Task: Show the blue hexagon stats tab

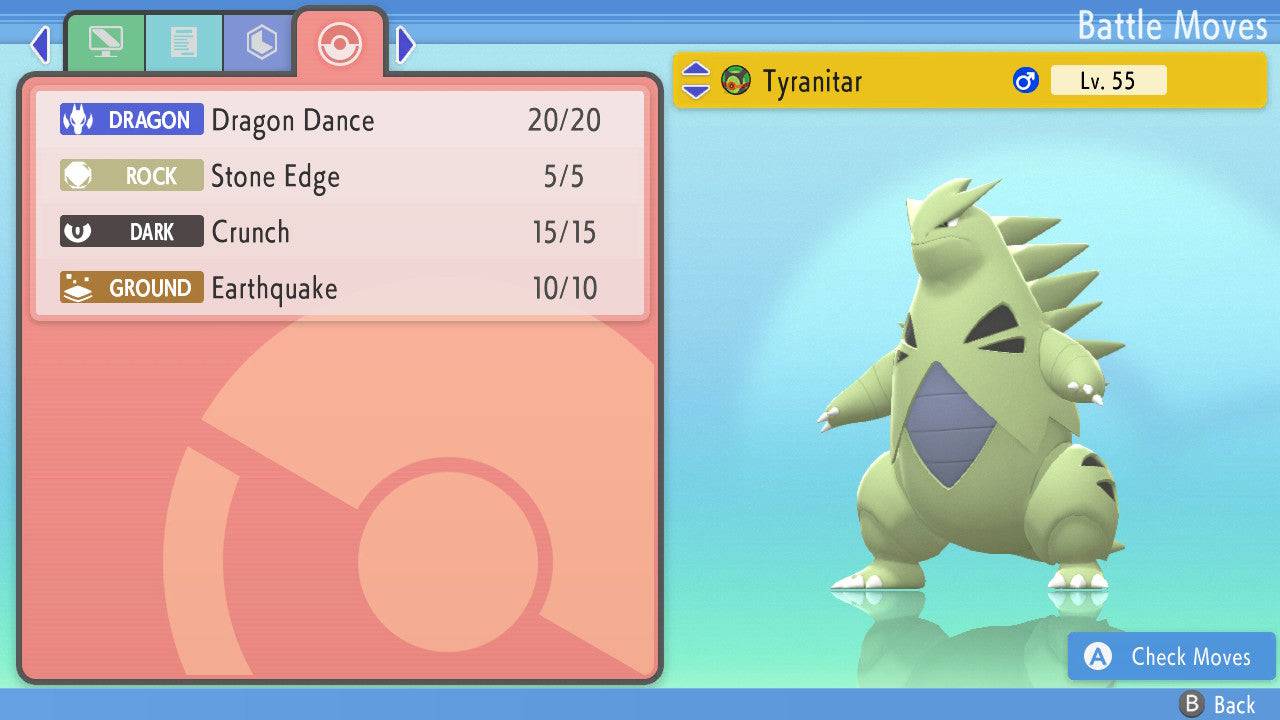Action: (261, 43)
